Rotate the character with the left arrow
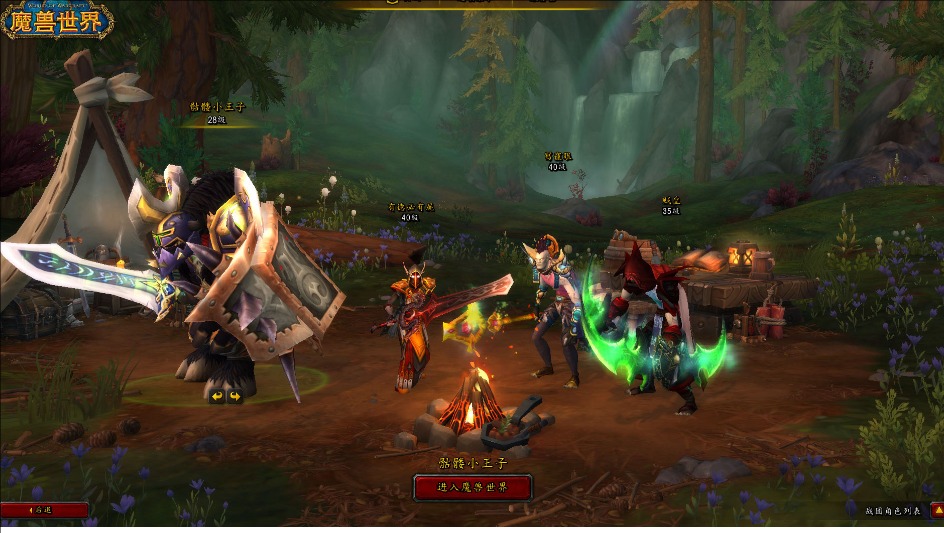Viewport: 944px width, 533px height. (216, 396)
